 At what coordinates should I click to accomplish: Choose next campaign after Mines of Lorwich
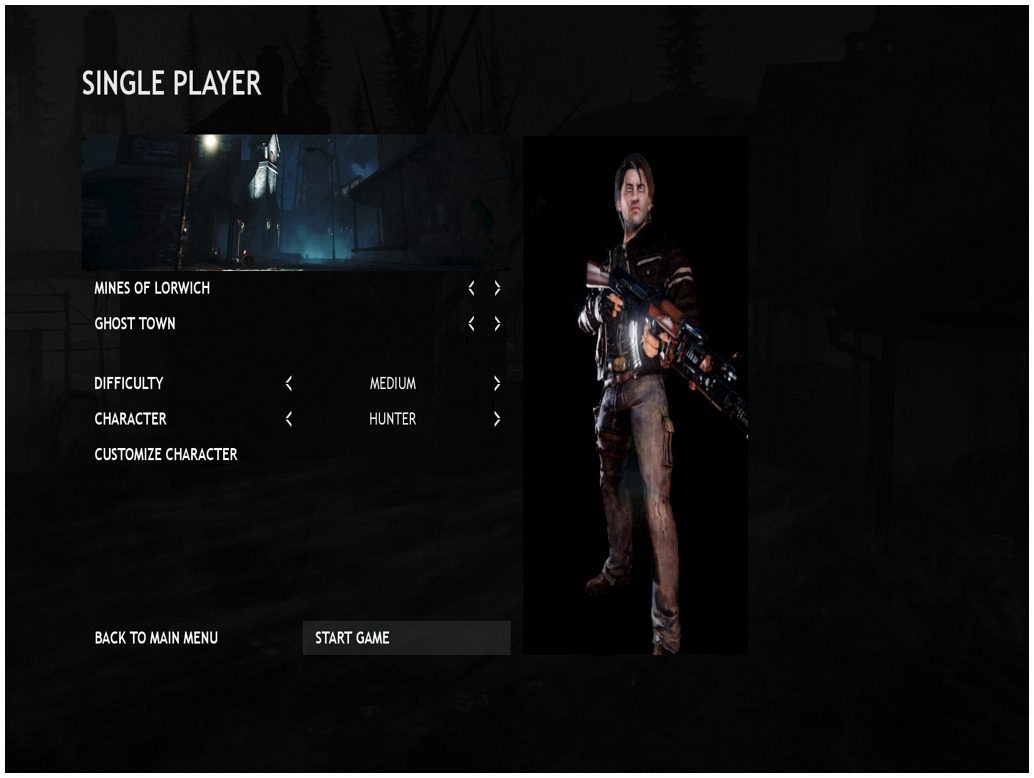coord(497,288)
